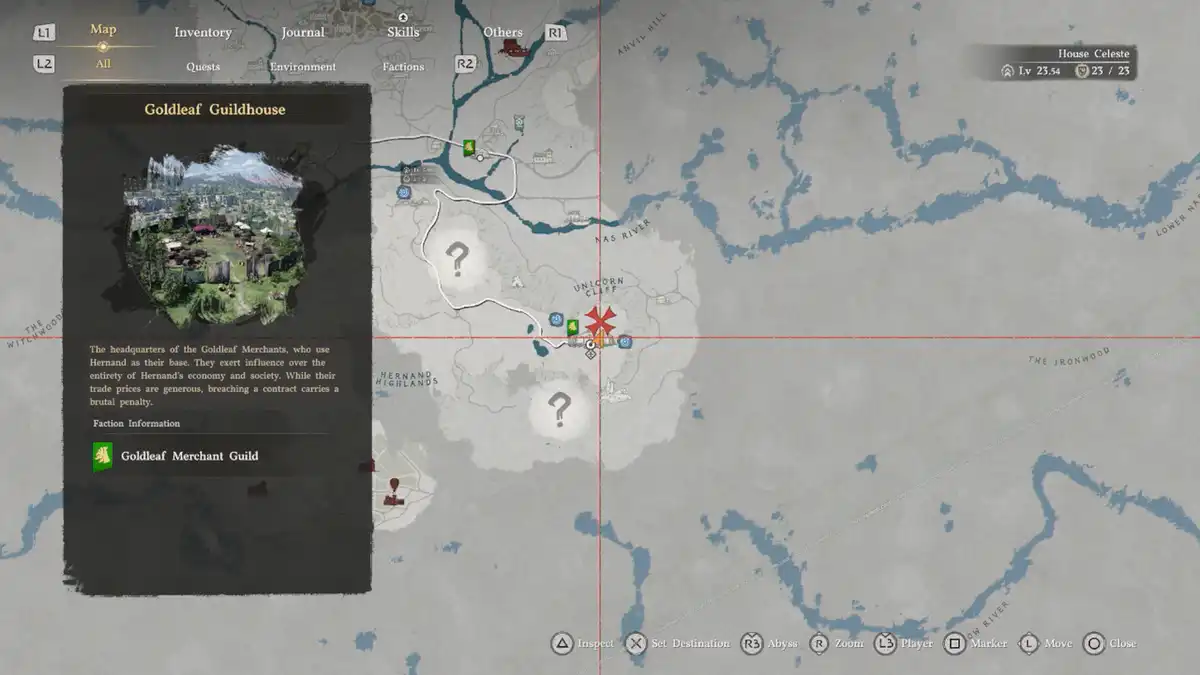
Task: Inspect the undiscovered question mark near Hernand Highlands
Action: 559,408
